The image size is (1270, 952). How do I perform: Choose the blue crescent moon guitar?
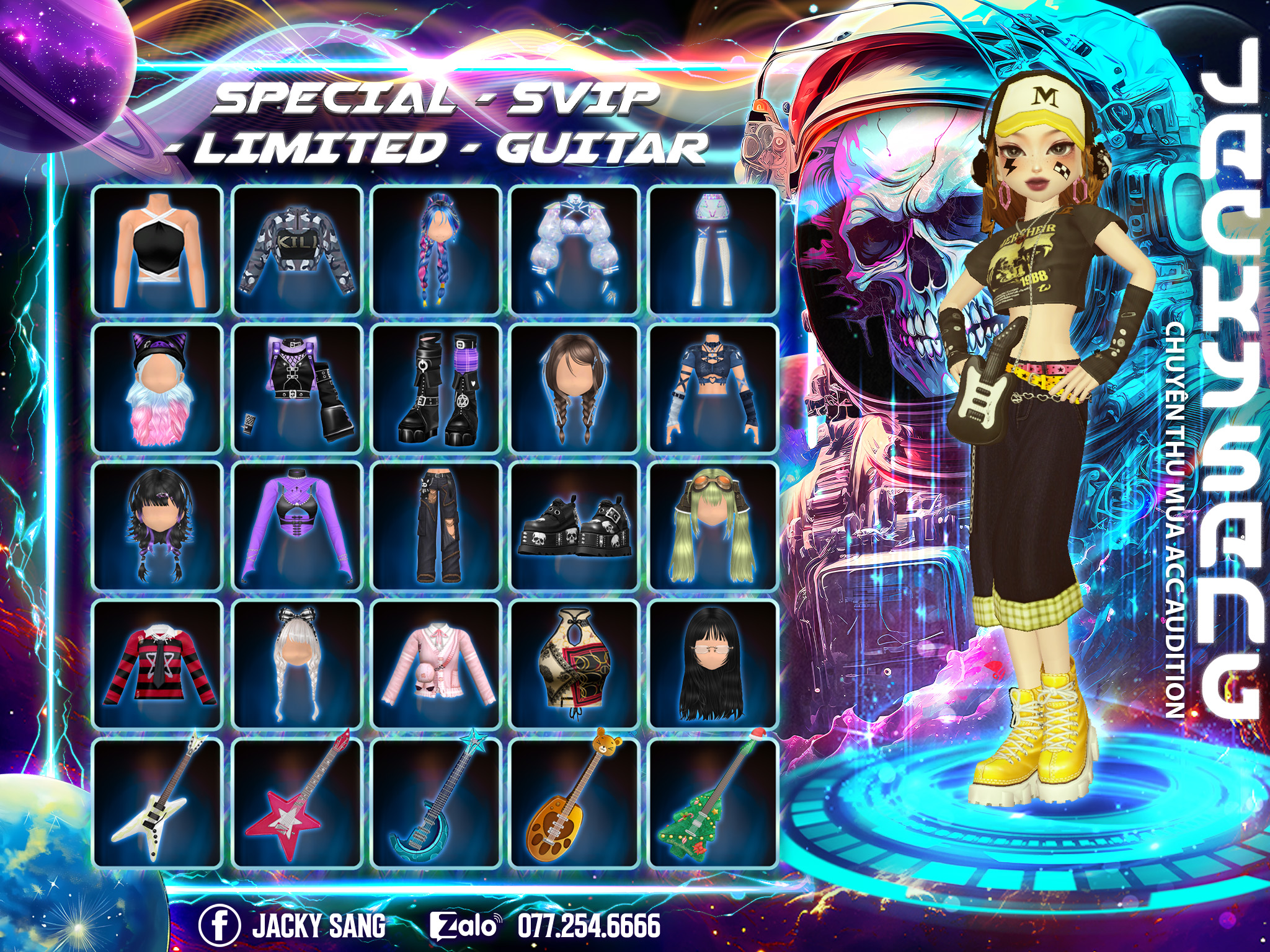(x=436, y=803)
